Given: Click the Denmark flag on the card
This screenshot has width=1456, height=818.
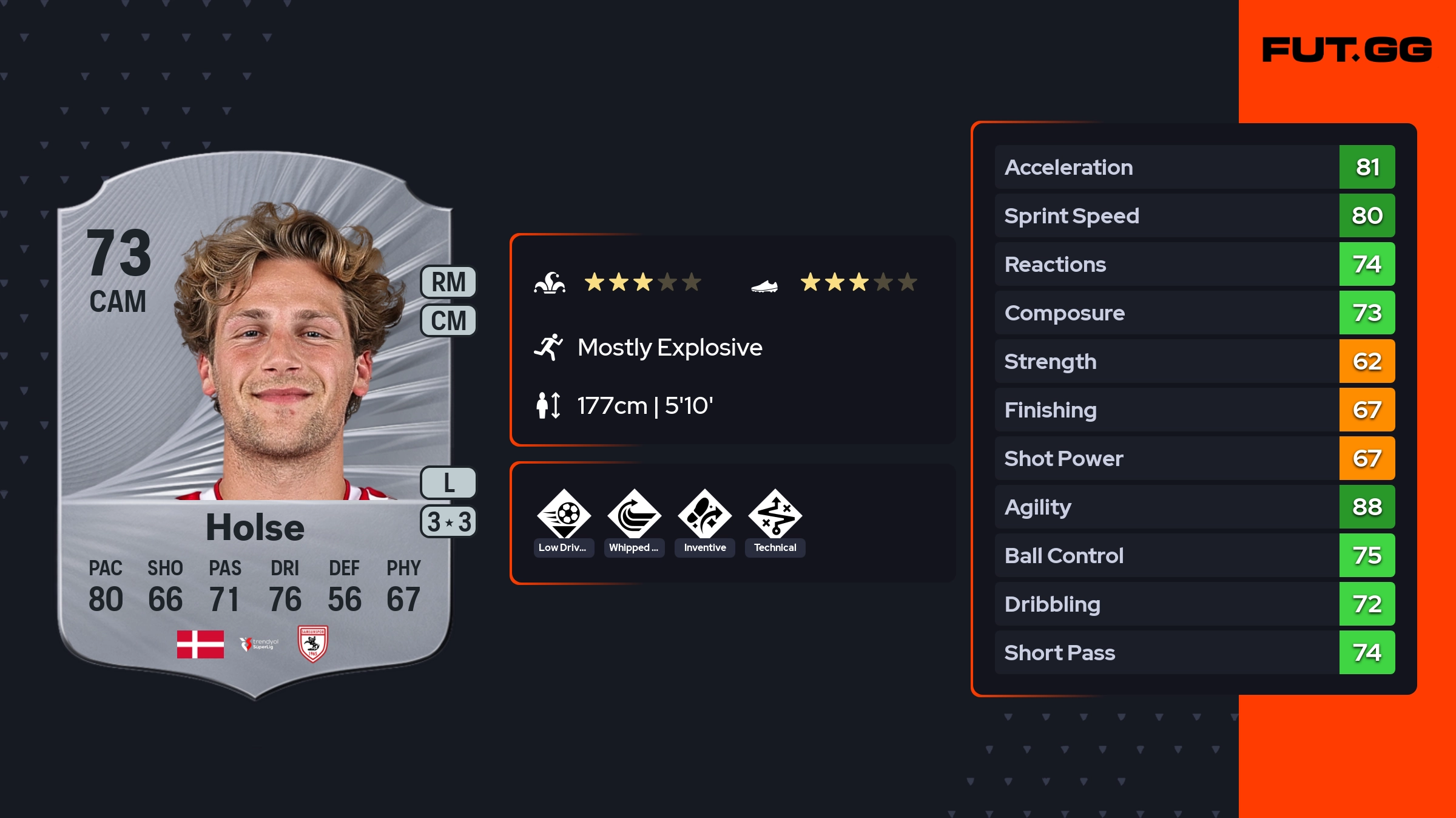Looking at the screenshot, I should (200, 644).
